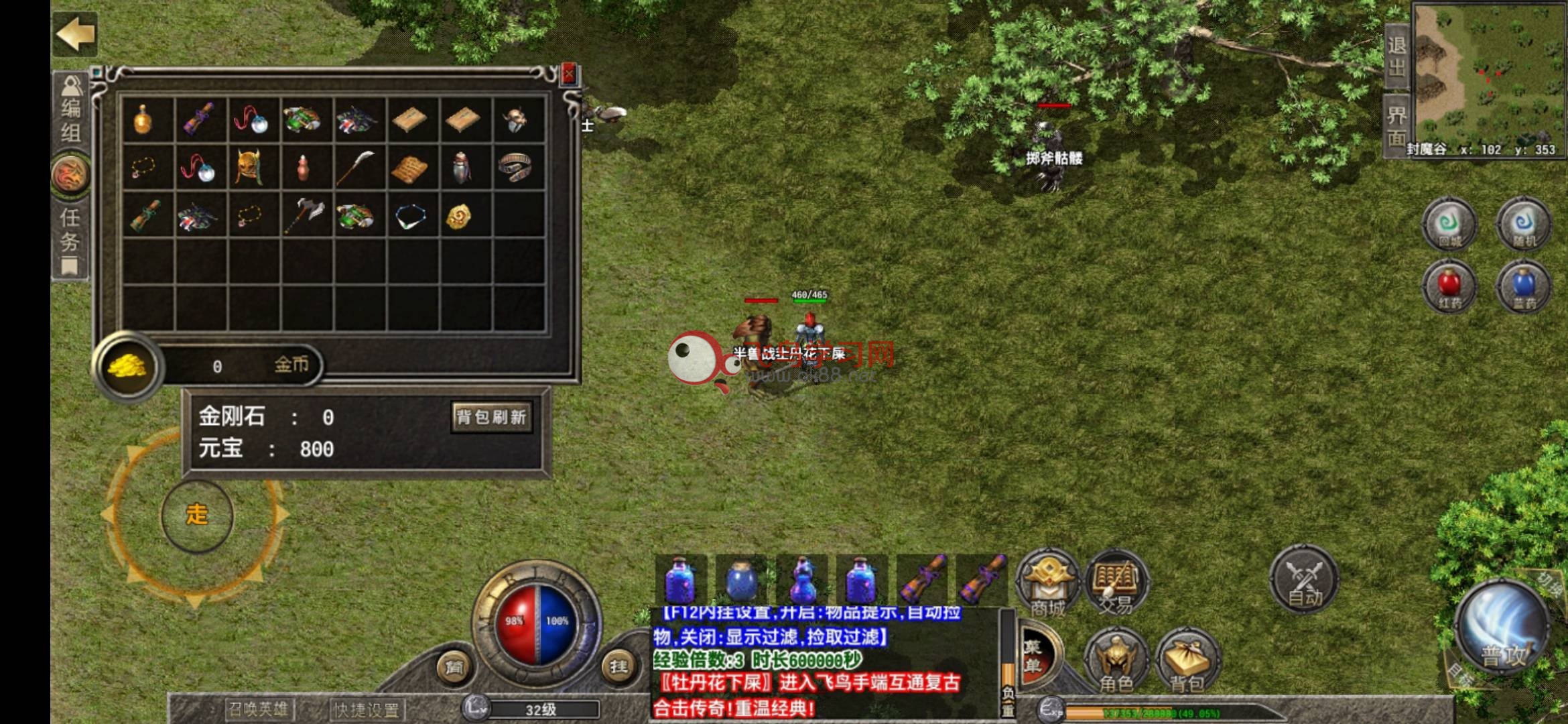The width and height of the screenshot is (1568, 724).
Task: Summon hero with 召唤英雄
Action: pos(259,709)
